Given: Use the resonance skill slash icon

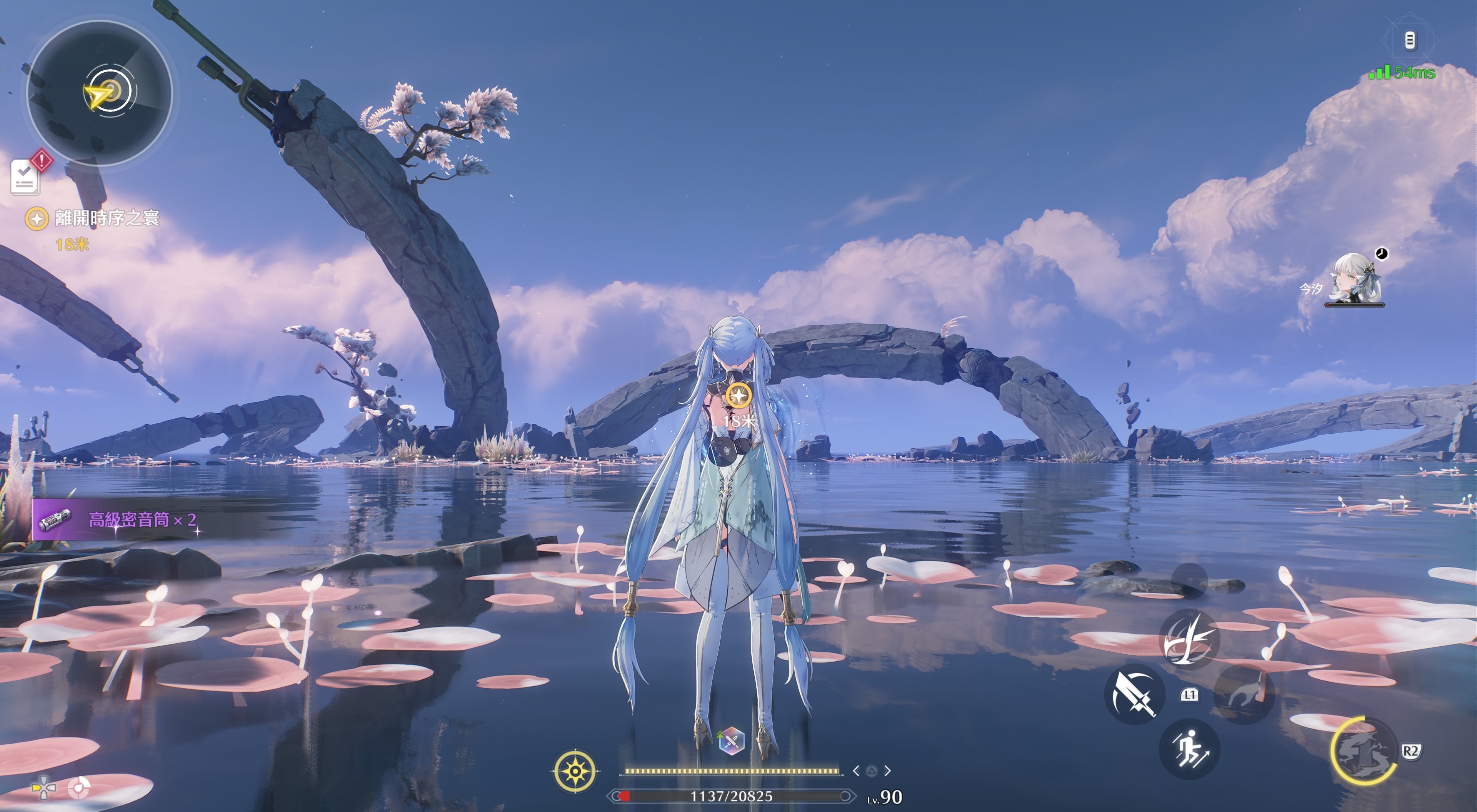Looking at the screenshot, I should (x=1189, y=639).
